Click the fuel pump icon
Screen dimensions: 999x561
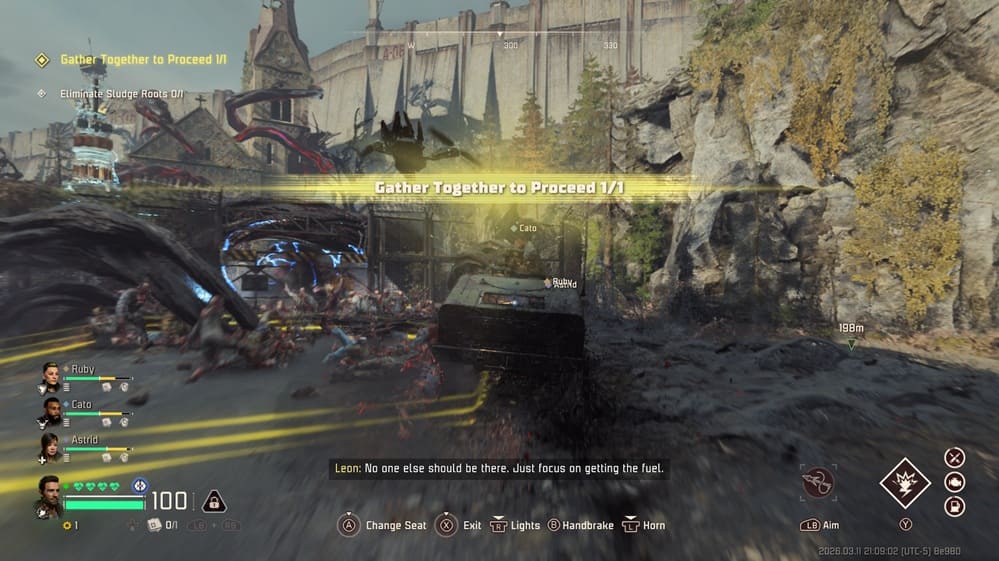pos(954,506)
